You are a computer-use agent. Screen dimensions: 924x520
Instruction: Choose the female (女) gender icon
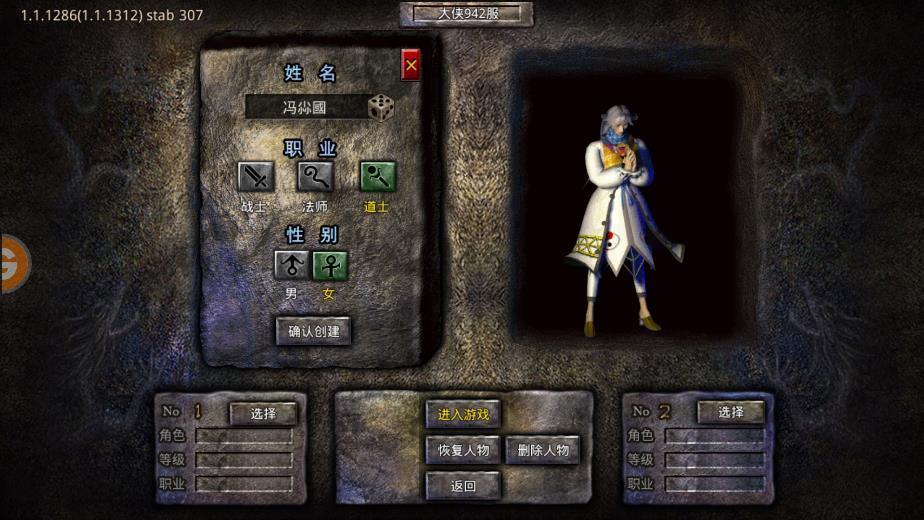tap(329, 265)
